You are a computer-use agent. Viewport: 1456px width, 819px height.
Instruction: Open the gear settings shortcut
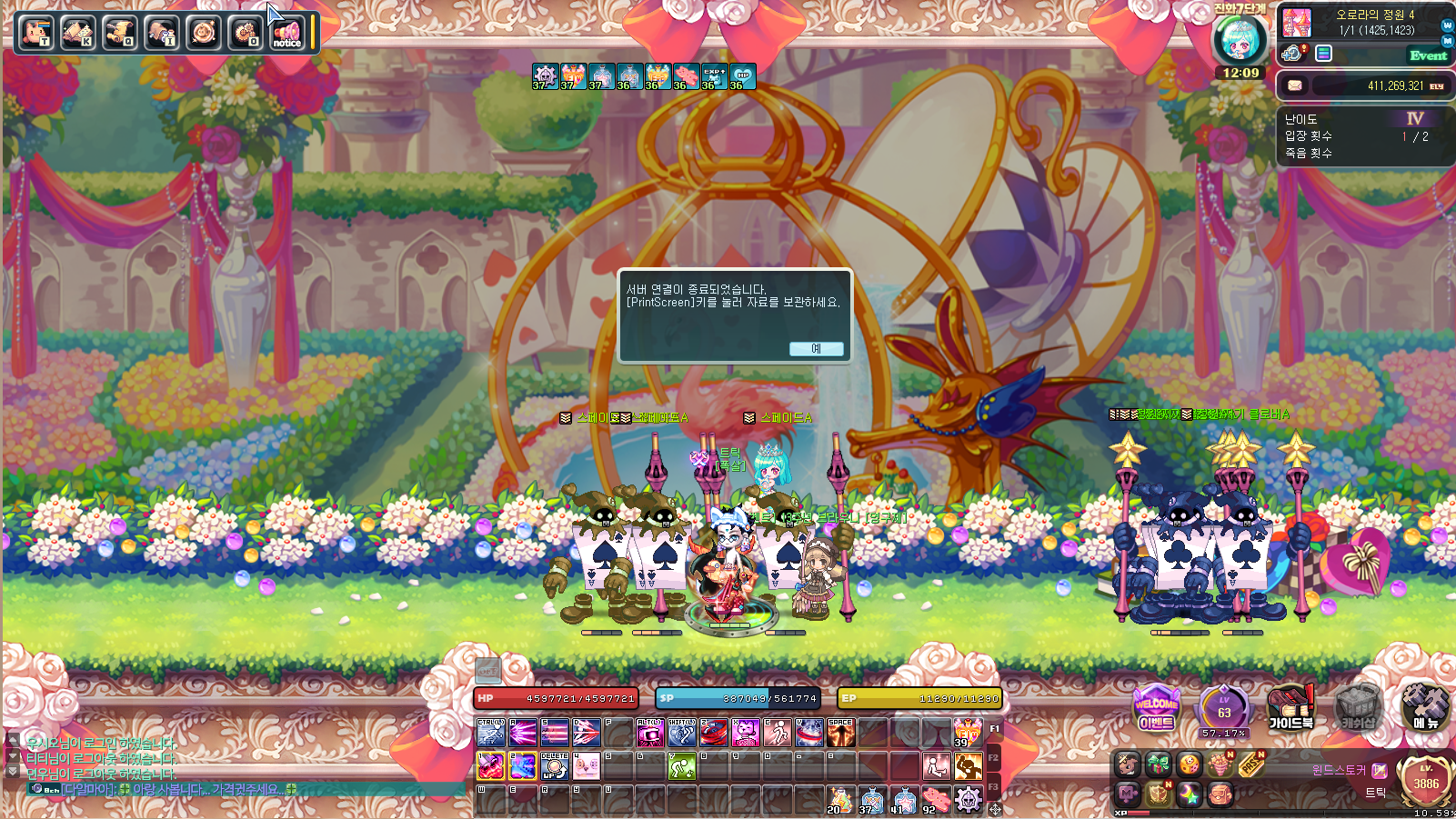point(245,33)
